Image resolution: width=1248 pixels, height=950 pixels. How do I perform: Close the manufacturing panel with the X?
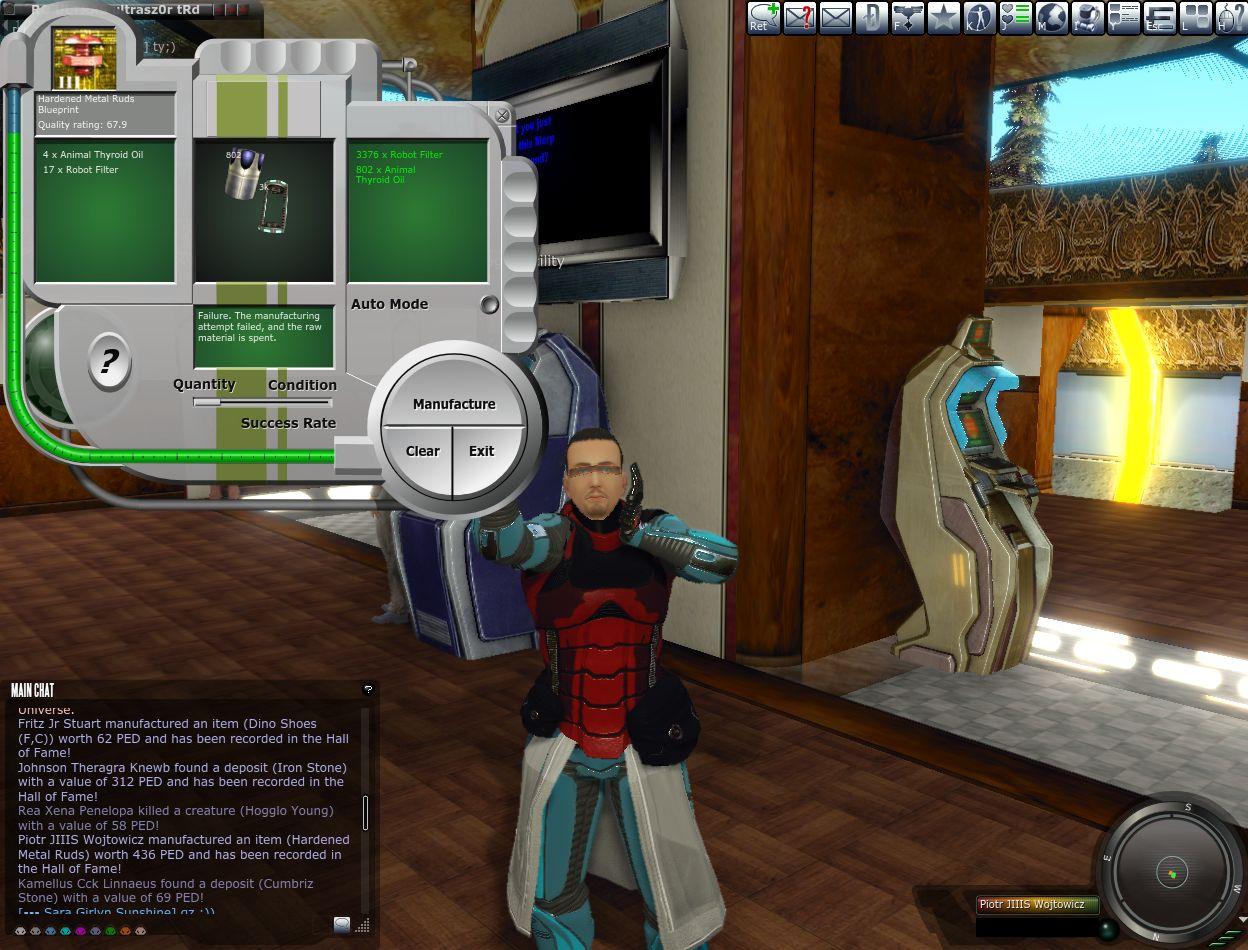[x=502, y=115]
